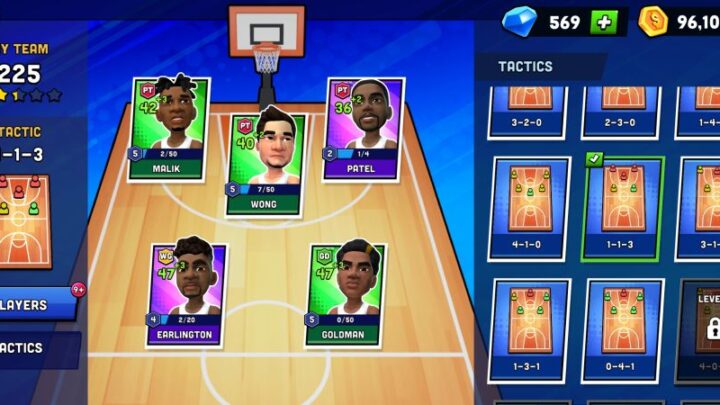The width and height of the screenshot is (720, 405).
Task: Choose the 3-2-0 tactic
Action: [529, 111]
